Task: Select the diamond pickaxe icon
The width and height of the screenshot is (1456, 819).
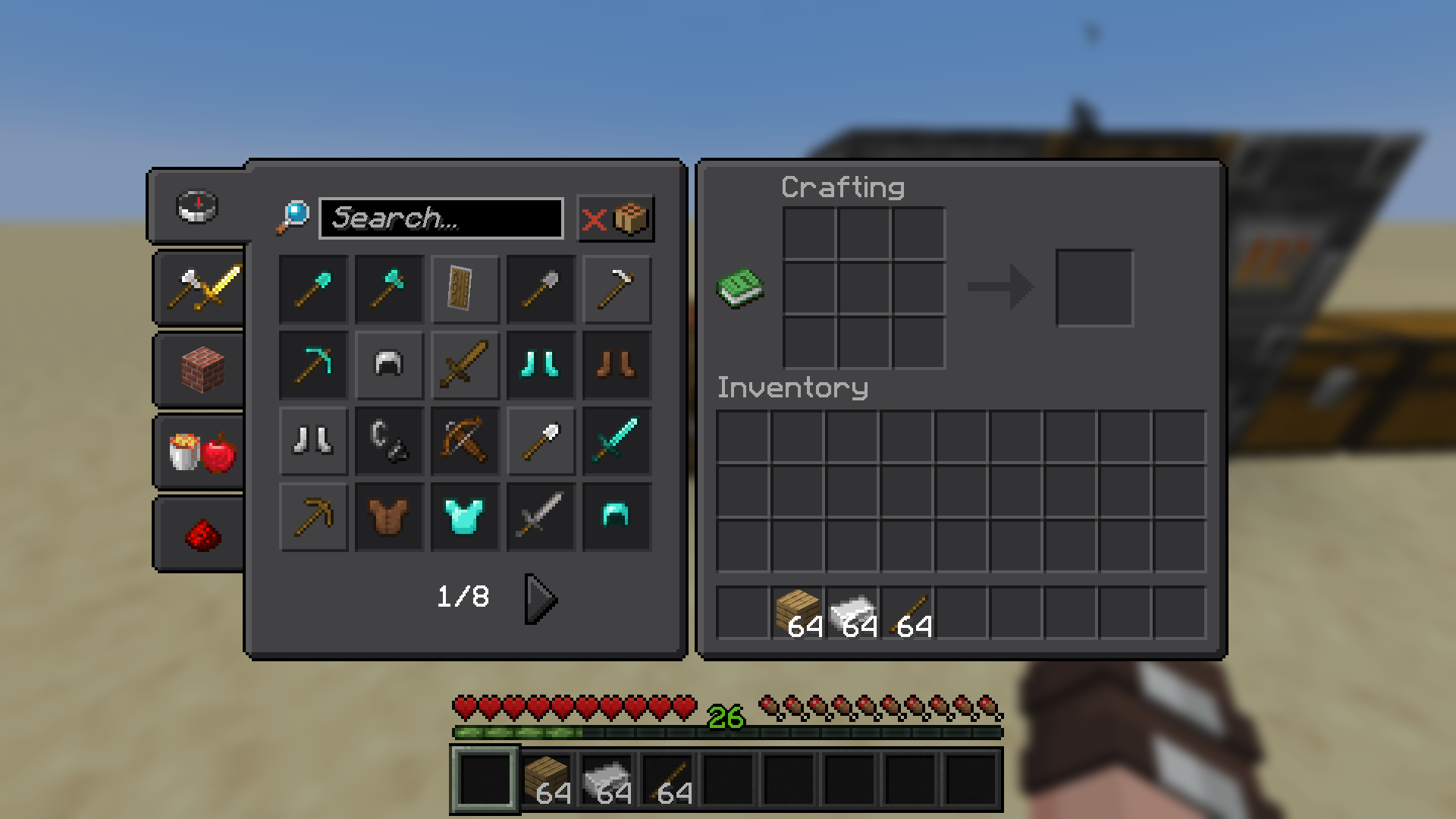Action: pyautogui.click(x=313, y=365)
